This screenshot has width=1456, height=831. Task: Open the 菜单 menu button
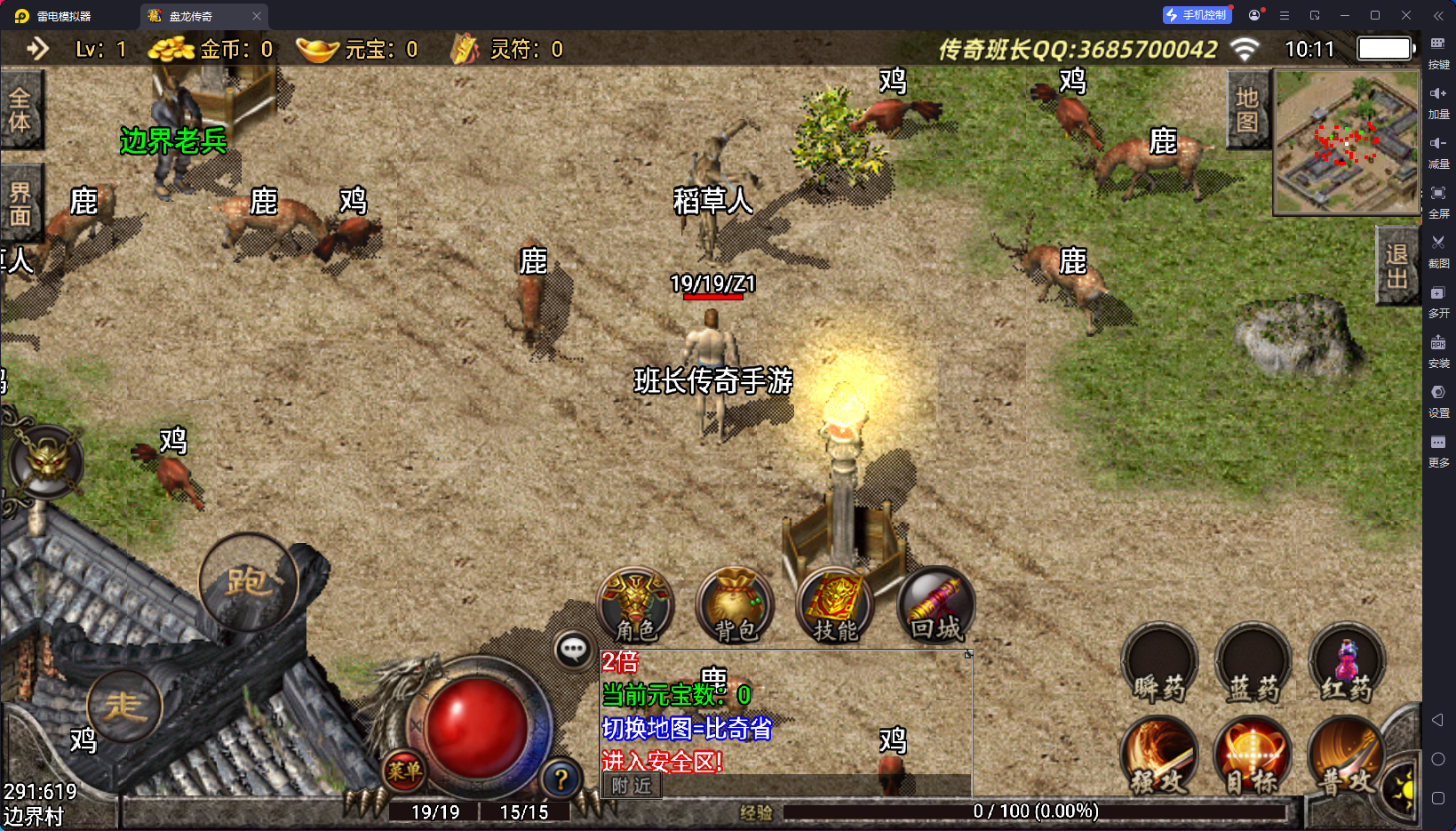coord(404,771)
